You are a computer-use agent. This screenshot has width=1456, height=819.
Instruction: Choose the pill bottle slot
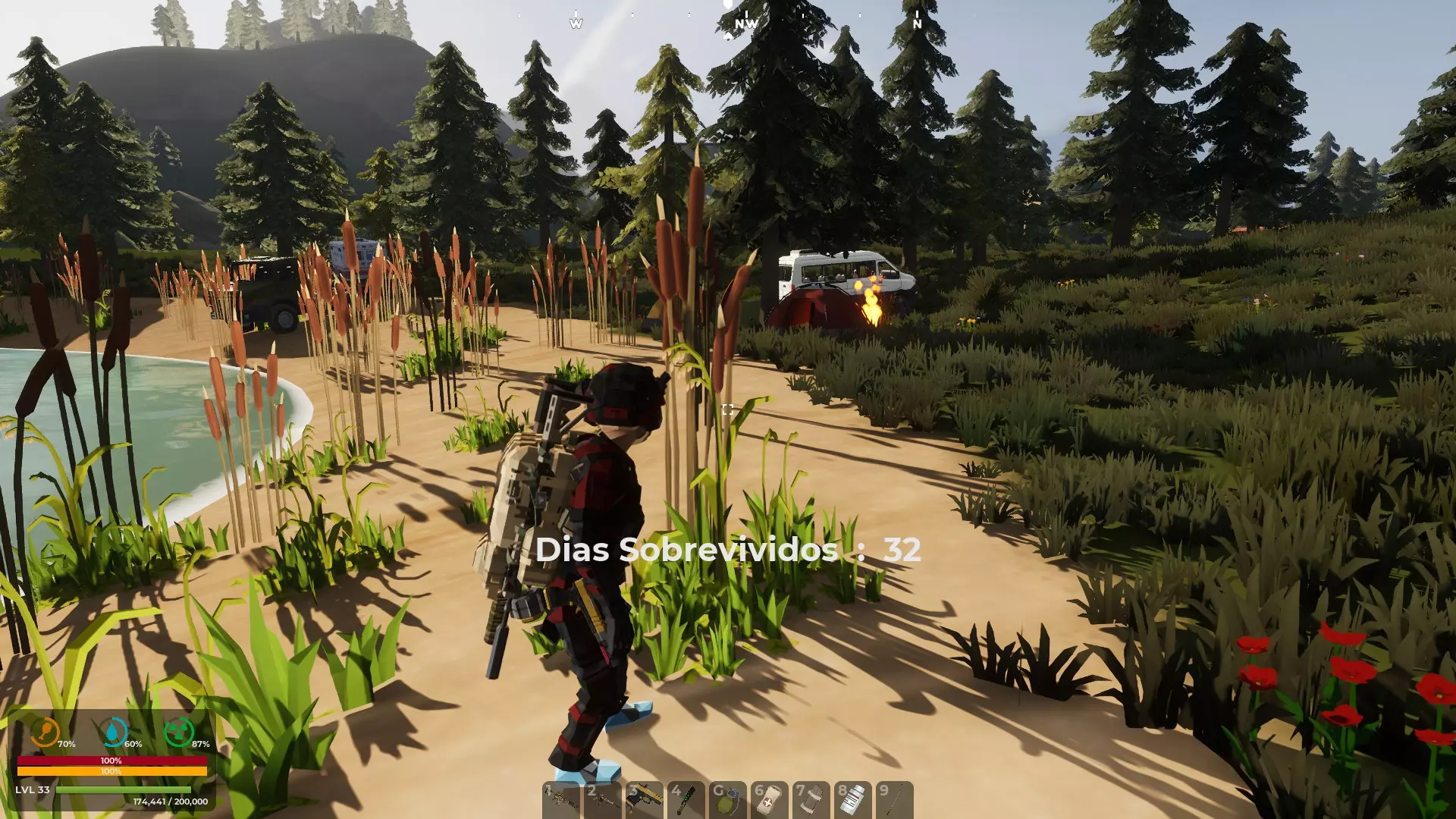point(853,800)
